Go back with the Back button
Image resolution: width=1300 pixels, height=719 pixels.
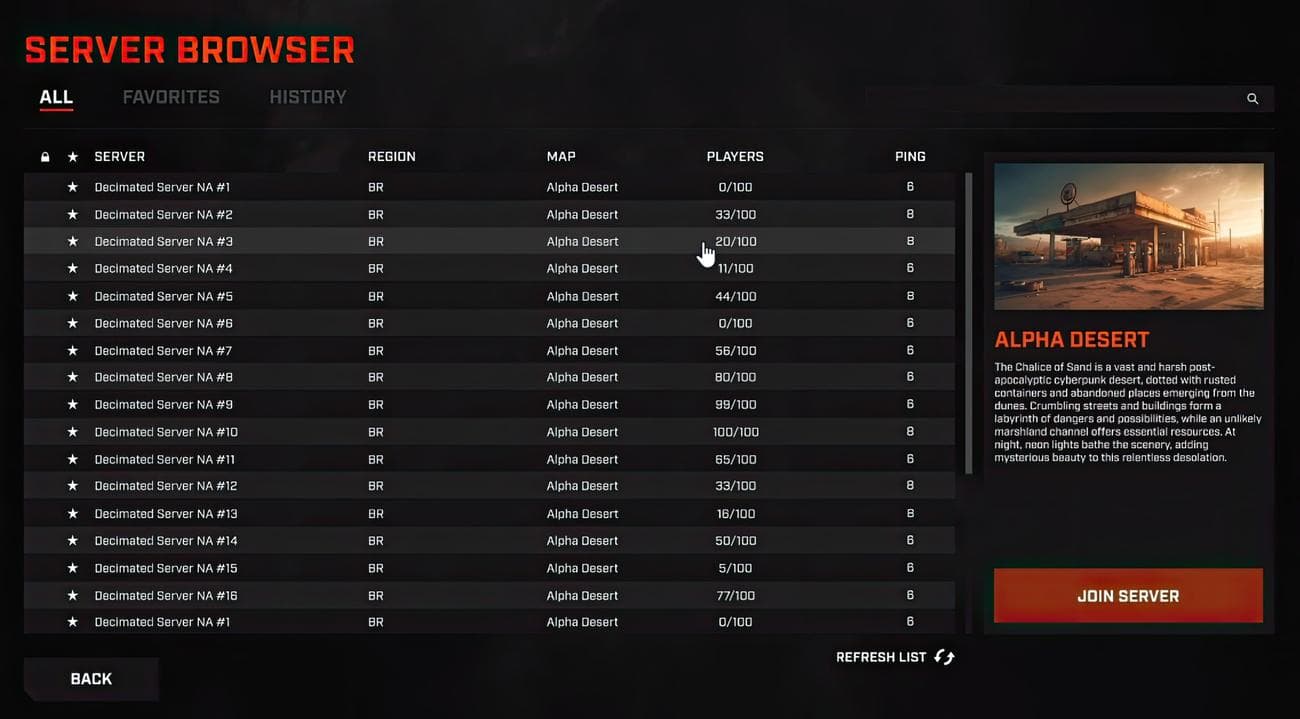(x=91, y=679)
